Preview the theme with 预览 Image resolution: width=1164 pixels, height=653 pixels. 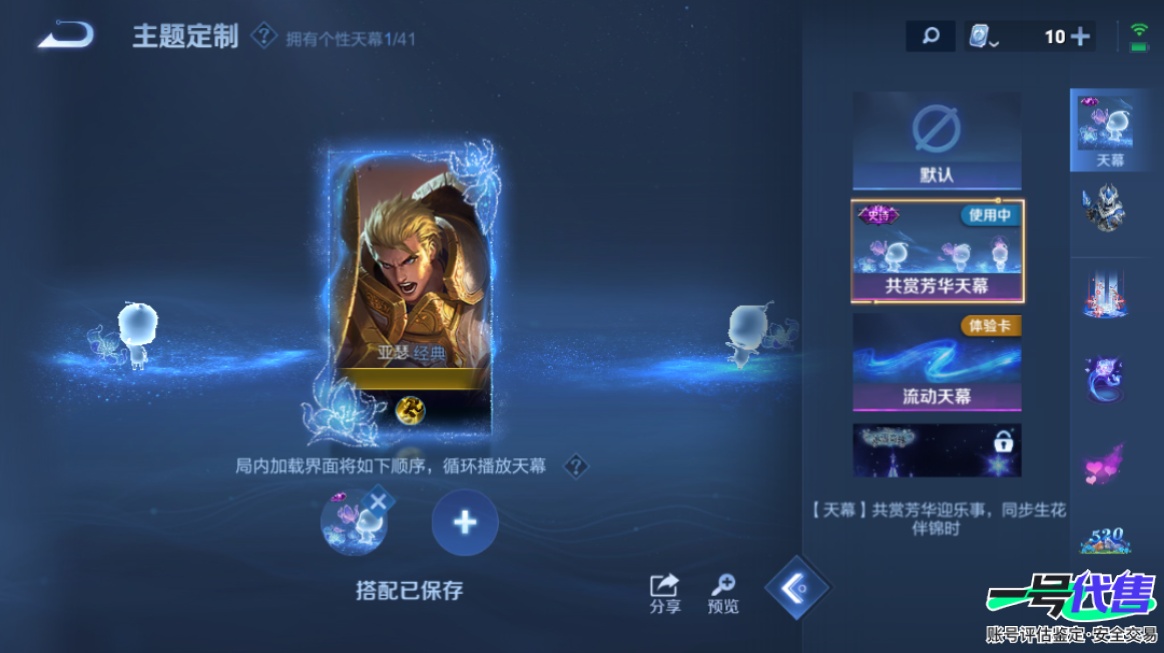(x=723, y=593)
